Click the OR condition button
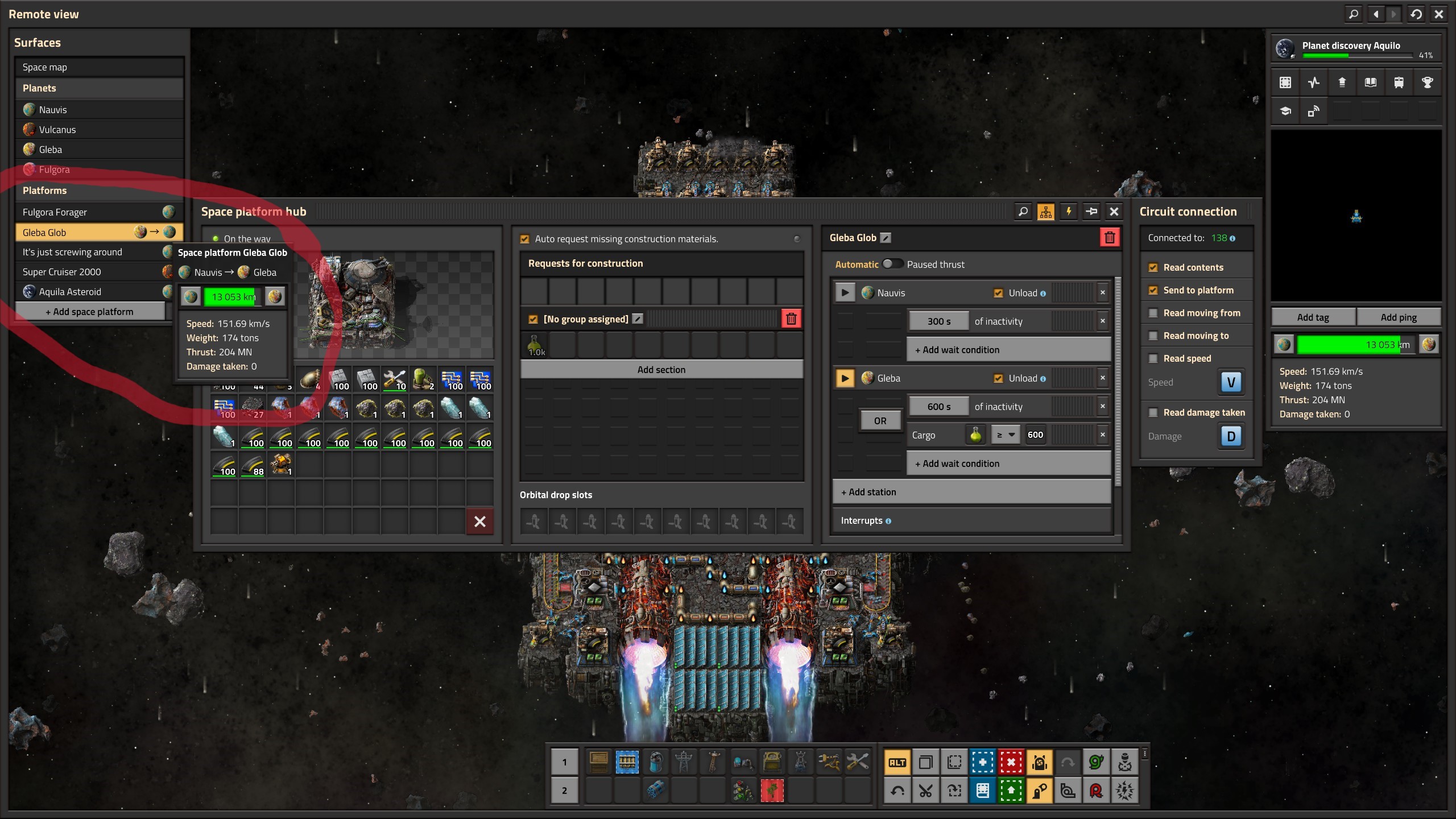This screenshot has height=819, width=1456. point(880,421)
